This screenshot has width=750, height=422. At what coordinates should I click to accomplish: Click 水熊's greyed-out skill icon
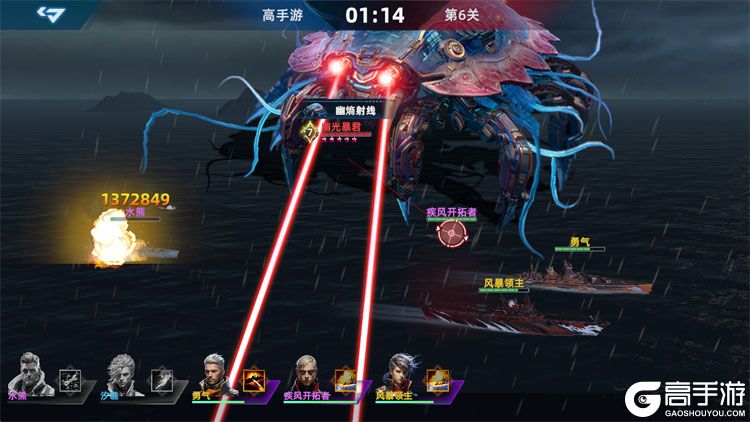click(x=69, y=379)
